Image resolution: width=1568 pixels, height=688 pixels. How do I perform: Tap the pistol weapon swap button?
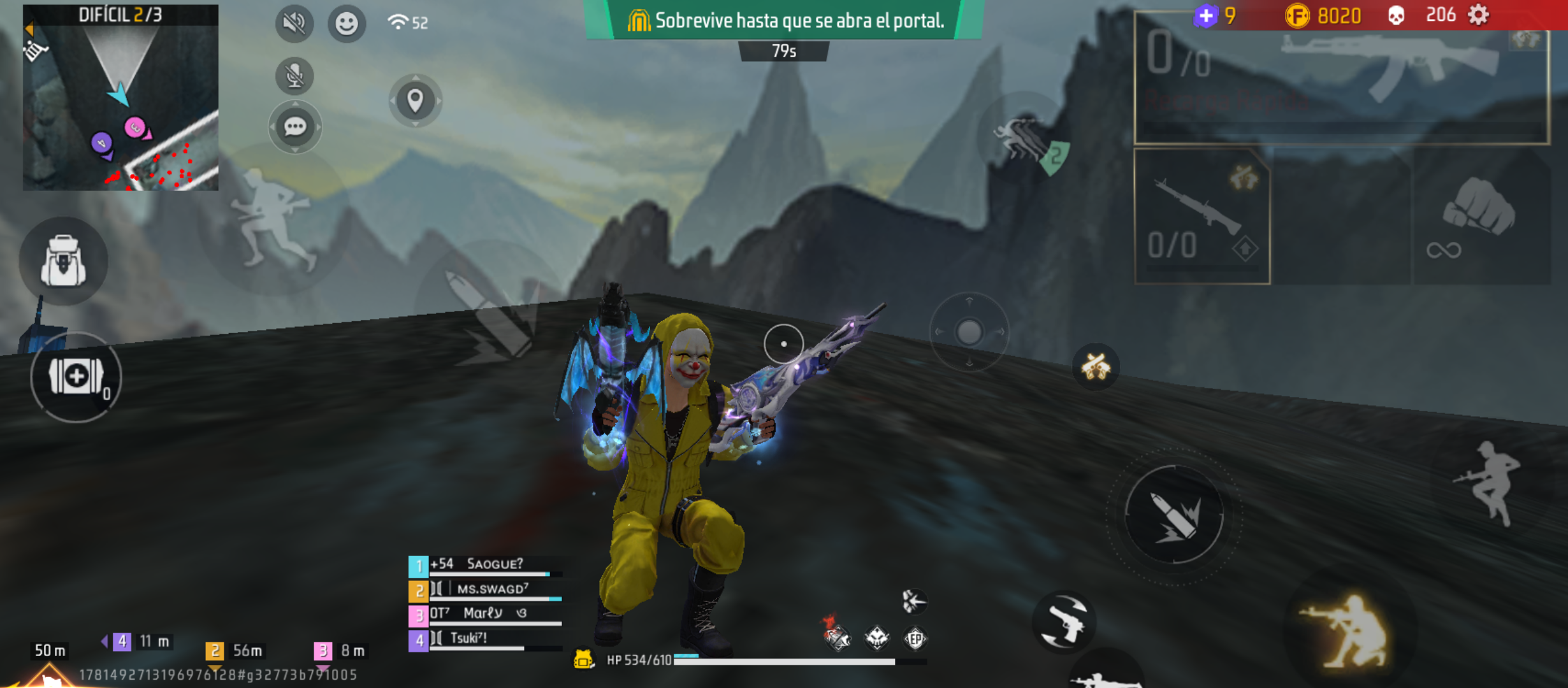pos(1064,622)
